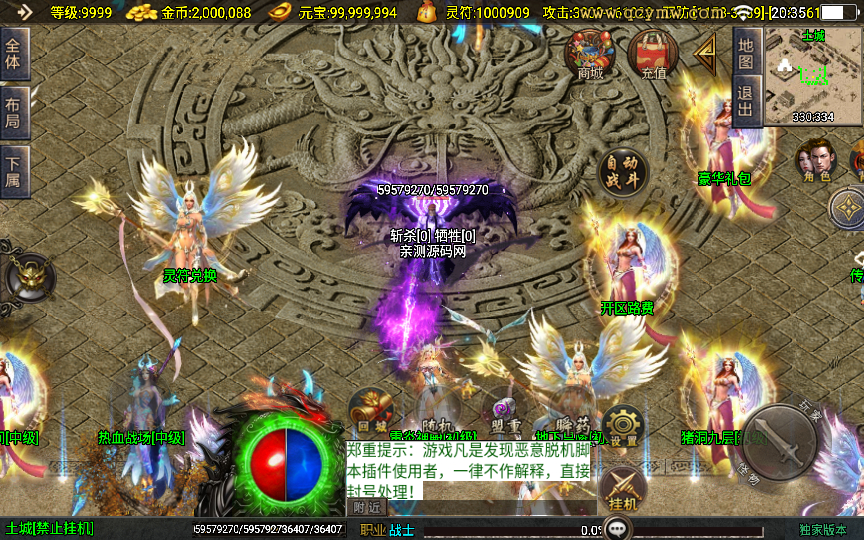The width and height of the screenshot is (864, 540).
Task: Select the 布局 layout tab
Action: pyautogui.click(x=13, y=113)
